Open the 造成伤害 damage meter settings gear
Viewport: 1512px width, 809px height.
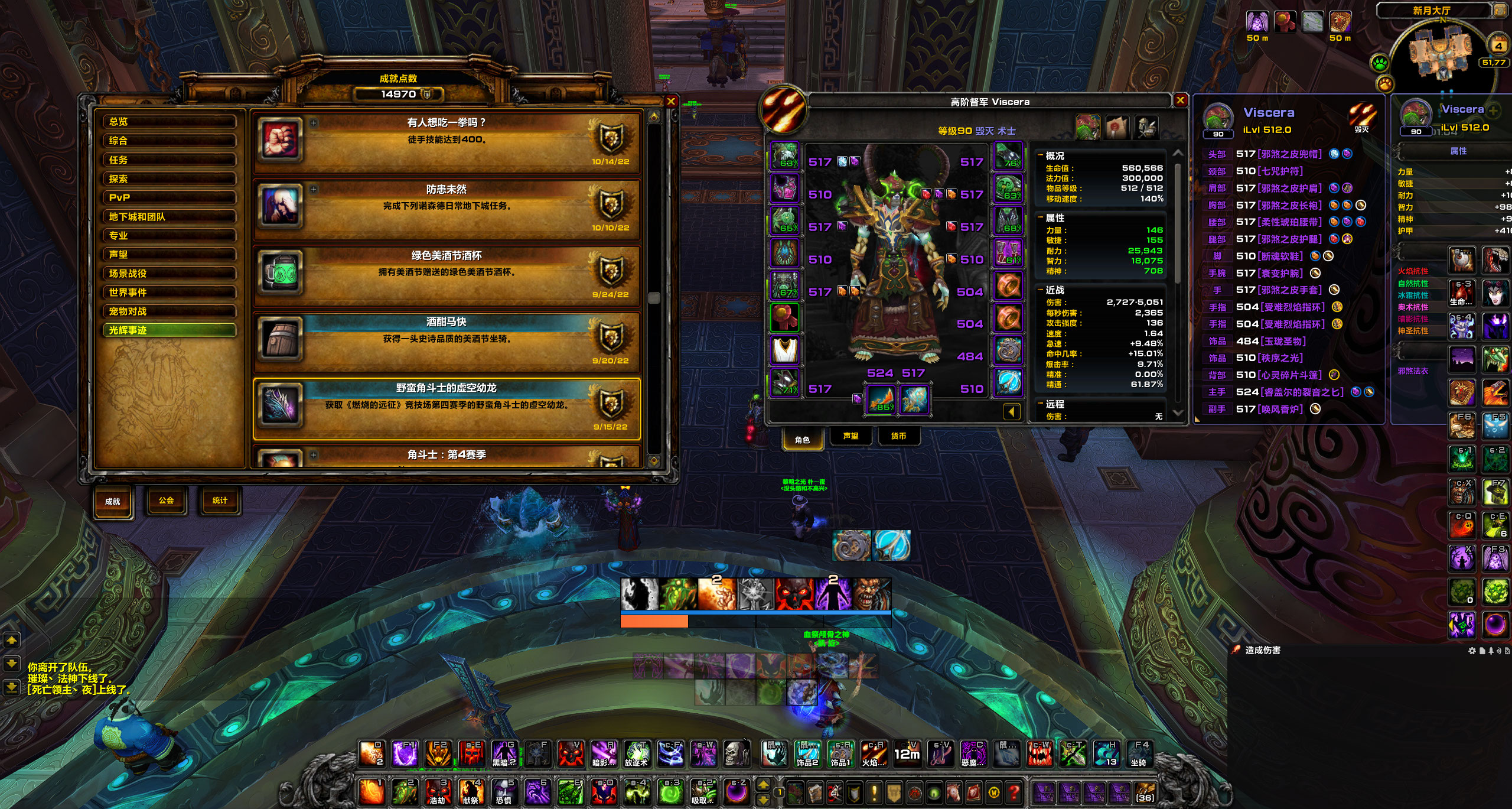click(x=1472, y=651)
